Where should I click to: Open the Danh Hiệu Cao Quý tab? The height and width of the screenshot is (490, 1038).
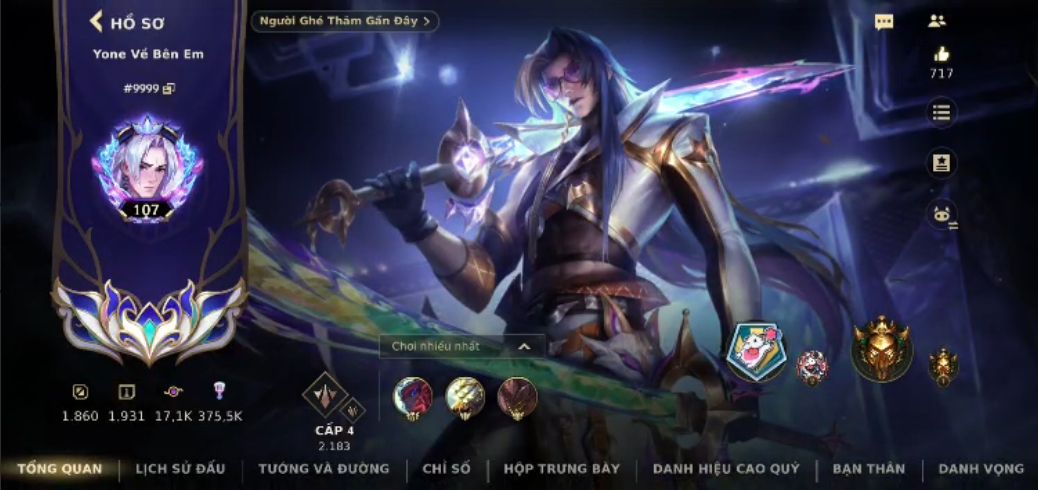729,468
